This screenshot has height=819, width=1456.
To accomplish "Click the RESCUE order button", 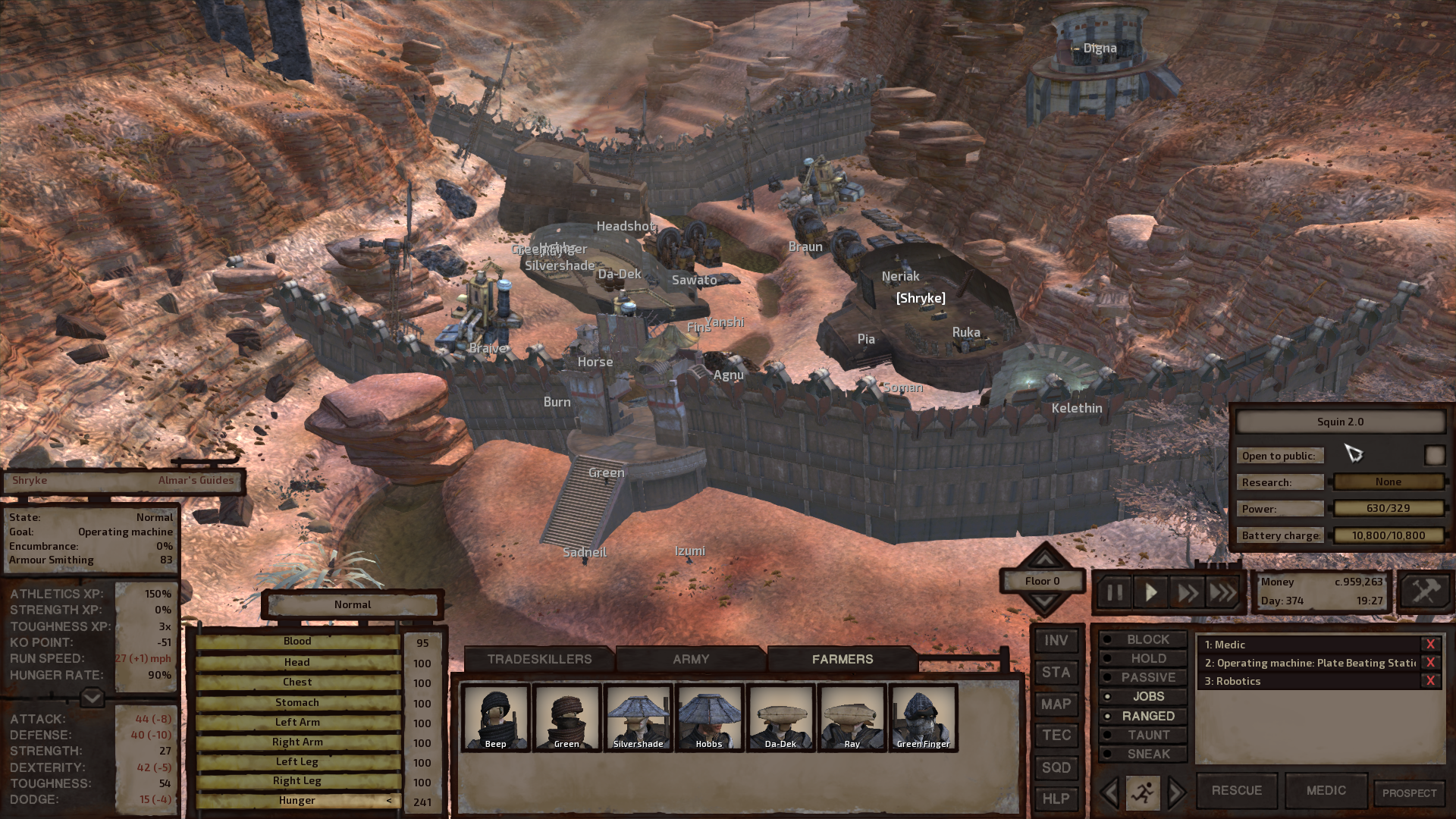I will [x=1236, y=791].
